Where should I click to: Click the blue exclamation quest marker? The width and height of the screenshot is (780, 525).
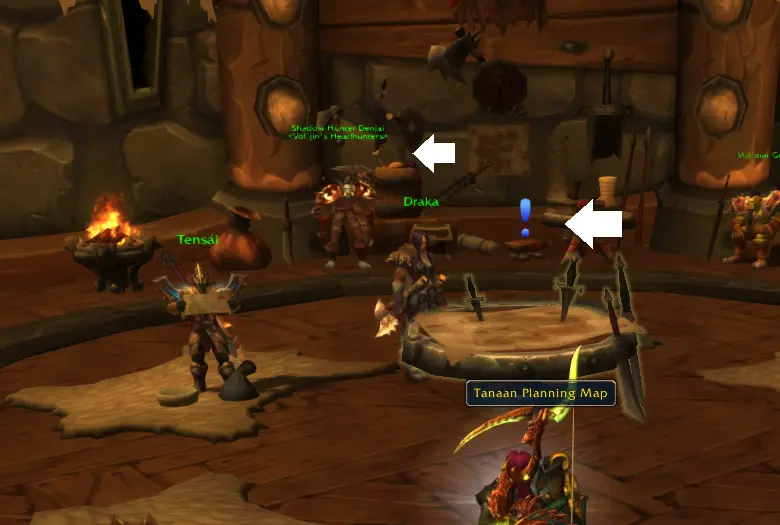pos(525,217)
